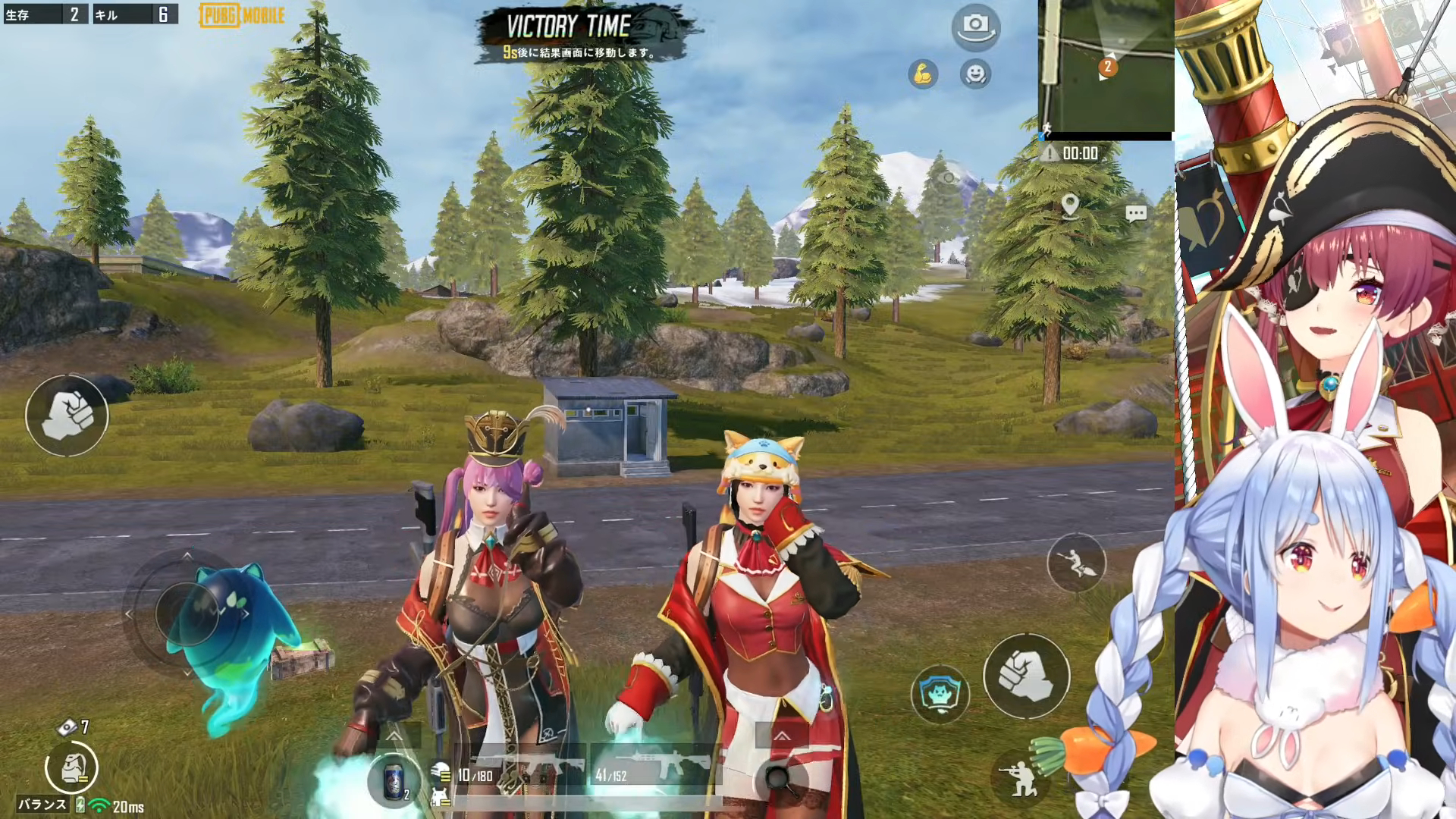
Task: Open the flexing arm emote button
Action: point(923,74)
